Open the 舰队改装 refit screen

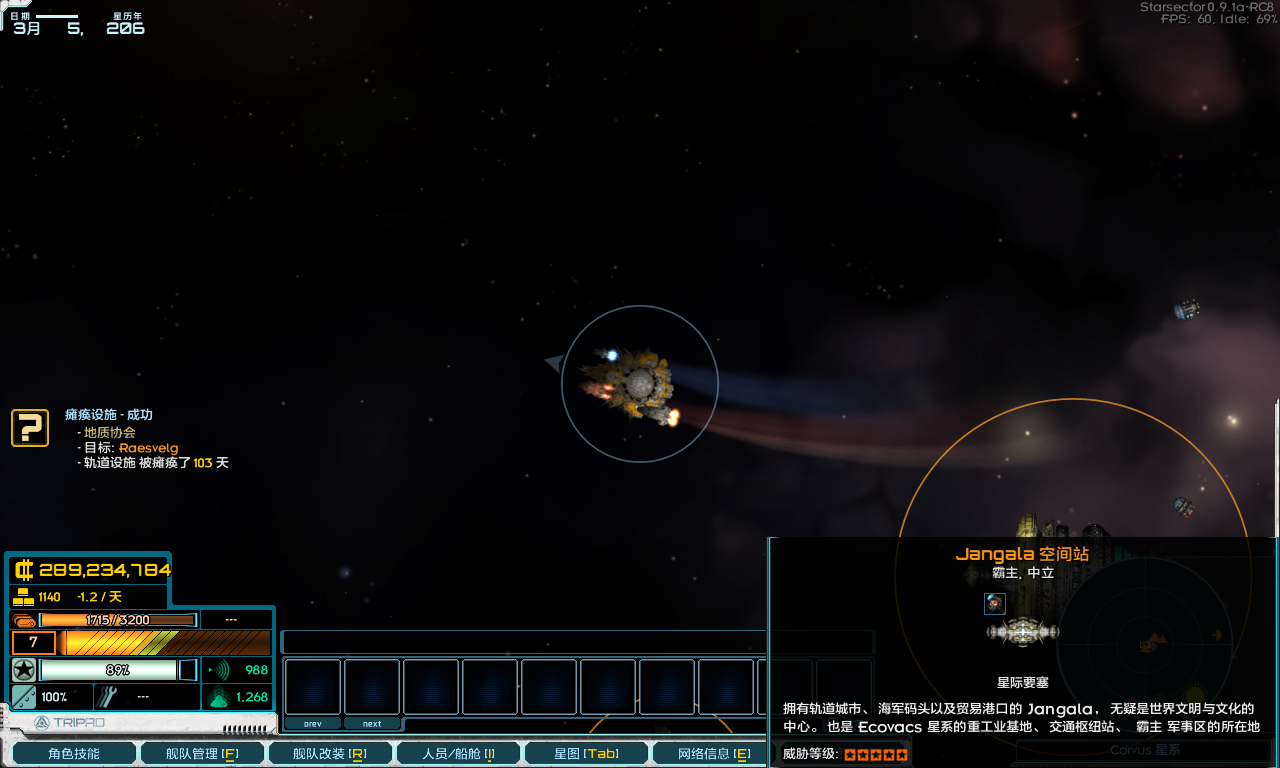[329, 753]
